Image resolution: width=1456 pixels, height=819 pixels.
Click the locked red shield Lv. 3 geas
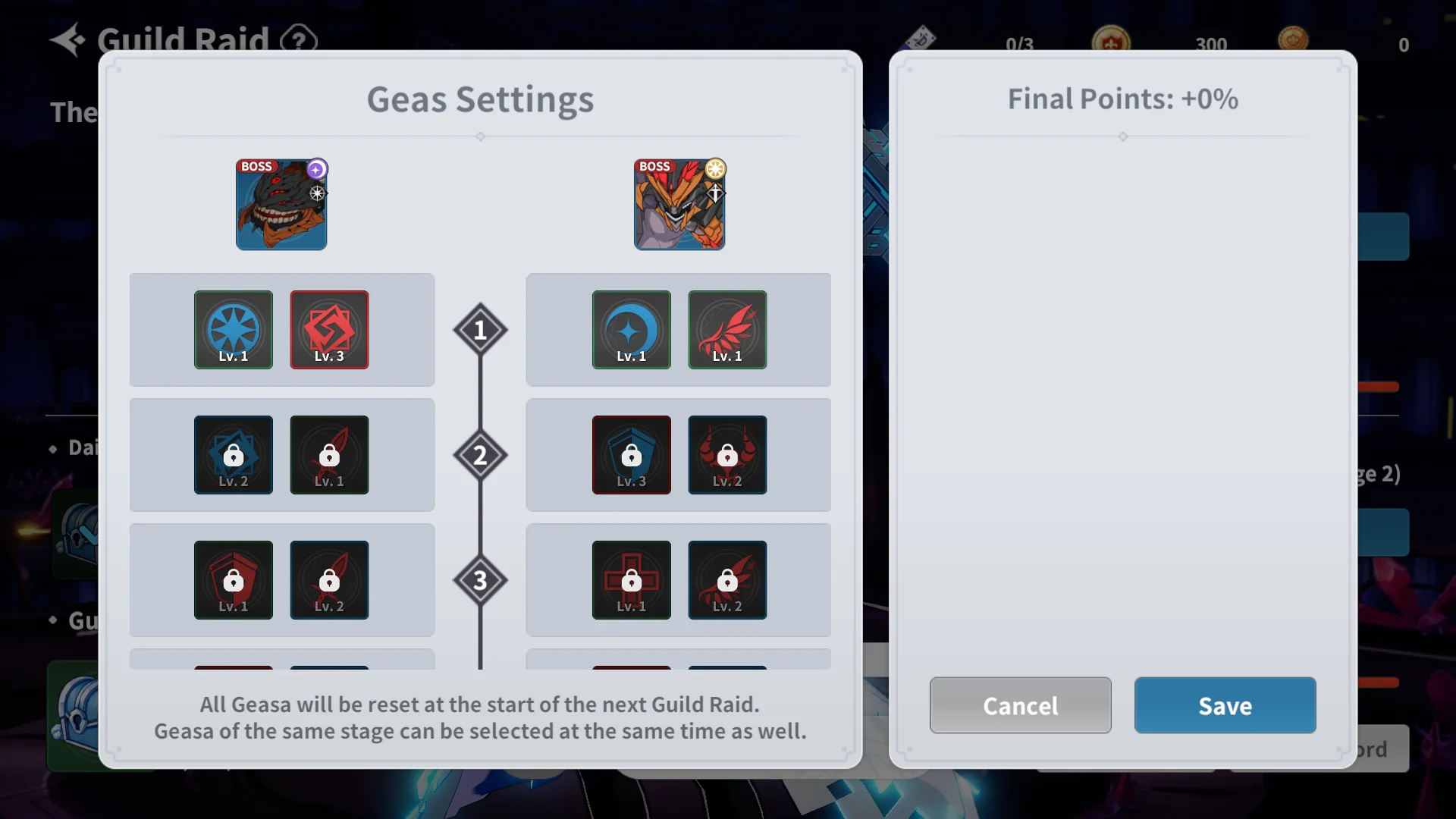point(631,455)
